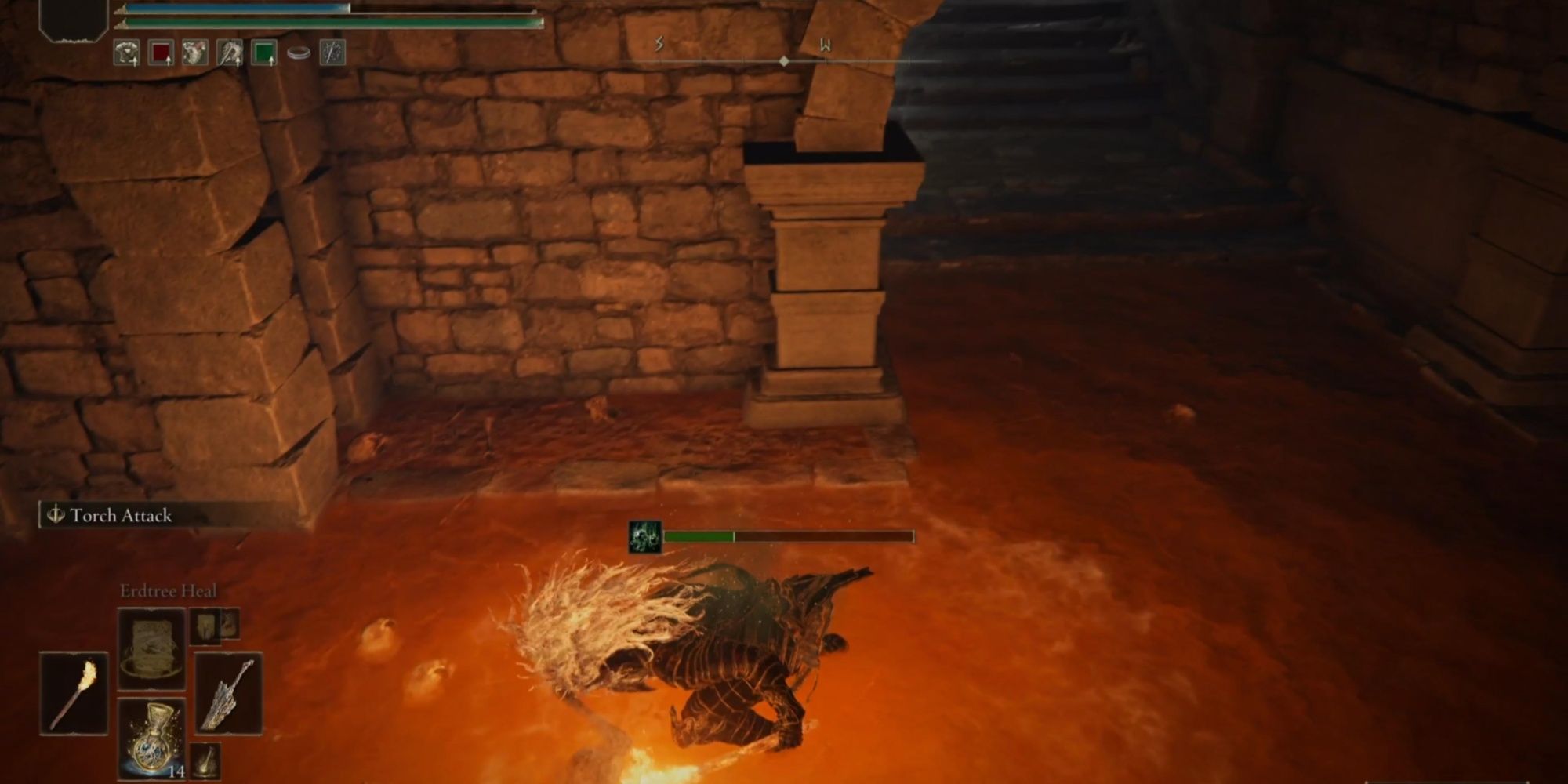Click the Torch Attack label banner
This screenshot has width=1568, height=784.
[122, 516]
